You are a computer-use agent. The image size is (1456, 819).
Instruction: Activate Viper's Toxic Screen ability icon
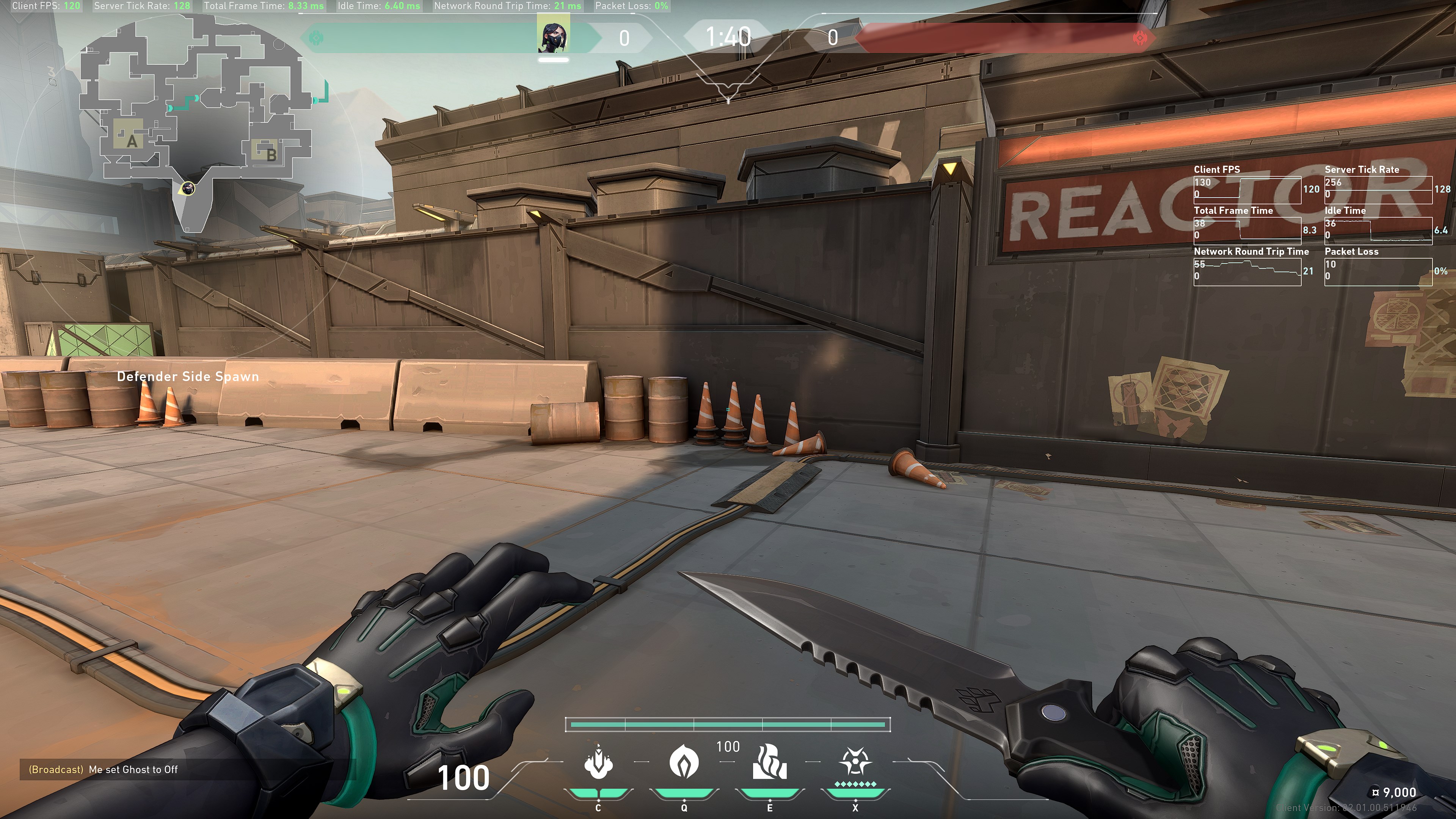pyautogui.click(x=769, y=763)
